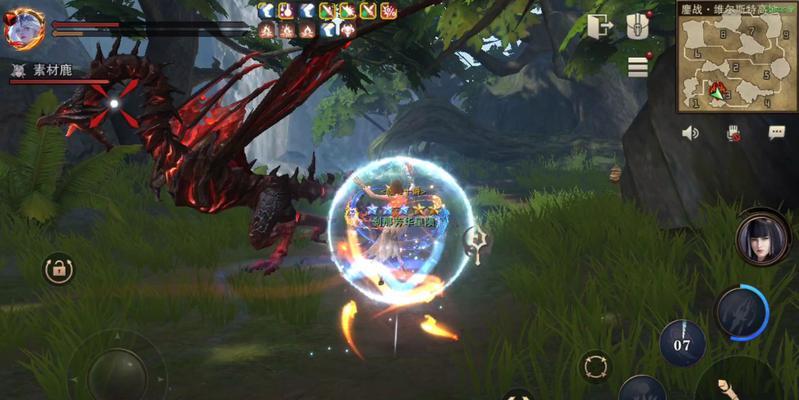Toggle the camera lock padlock button
799x400 pixels.
(58, 268)
